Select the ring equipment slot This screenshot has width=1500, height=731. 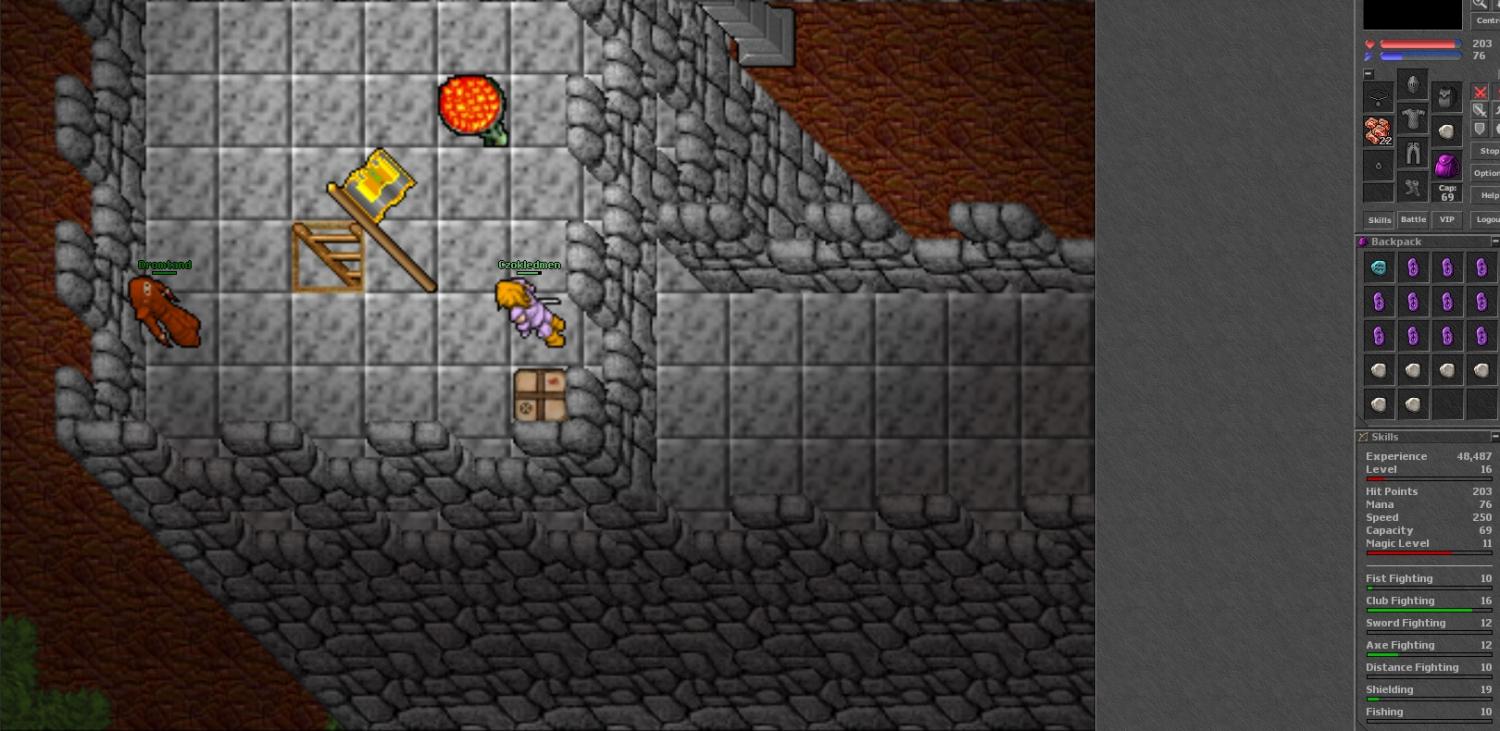(1378, 165)
